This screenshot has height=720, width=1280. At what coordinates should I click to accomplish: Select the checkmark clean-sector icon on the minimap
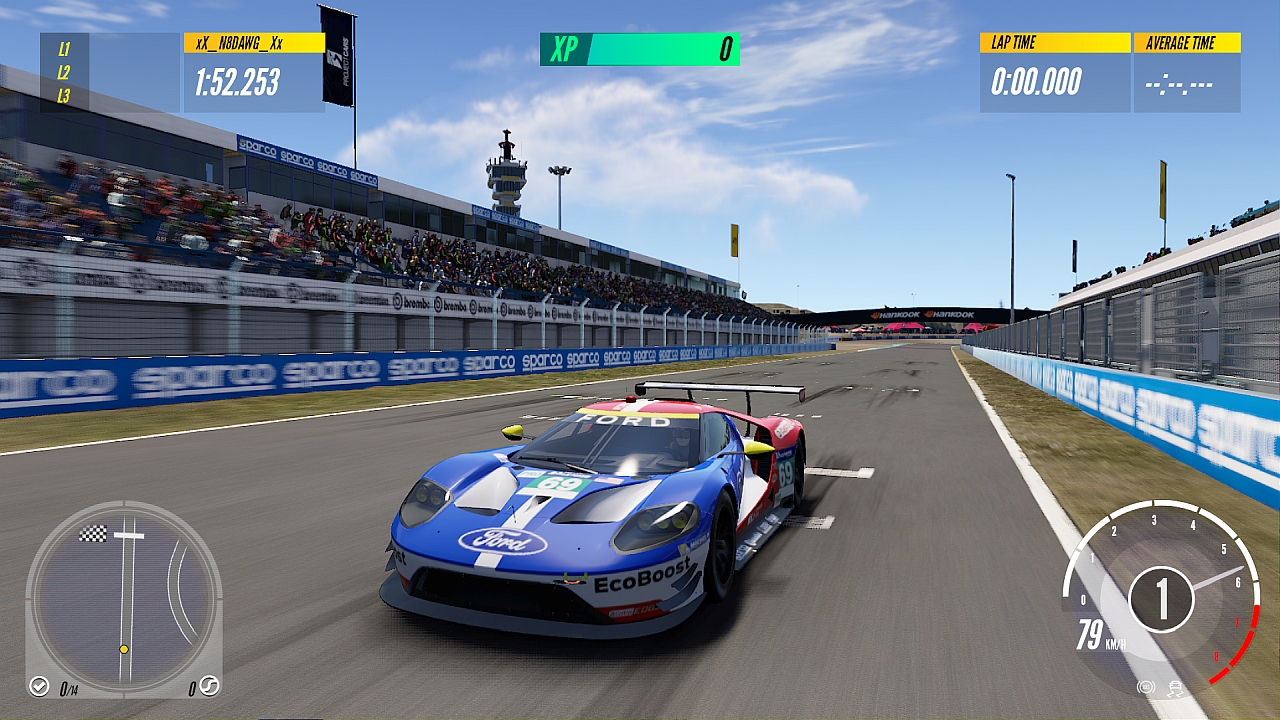pos(39,686)
